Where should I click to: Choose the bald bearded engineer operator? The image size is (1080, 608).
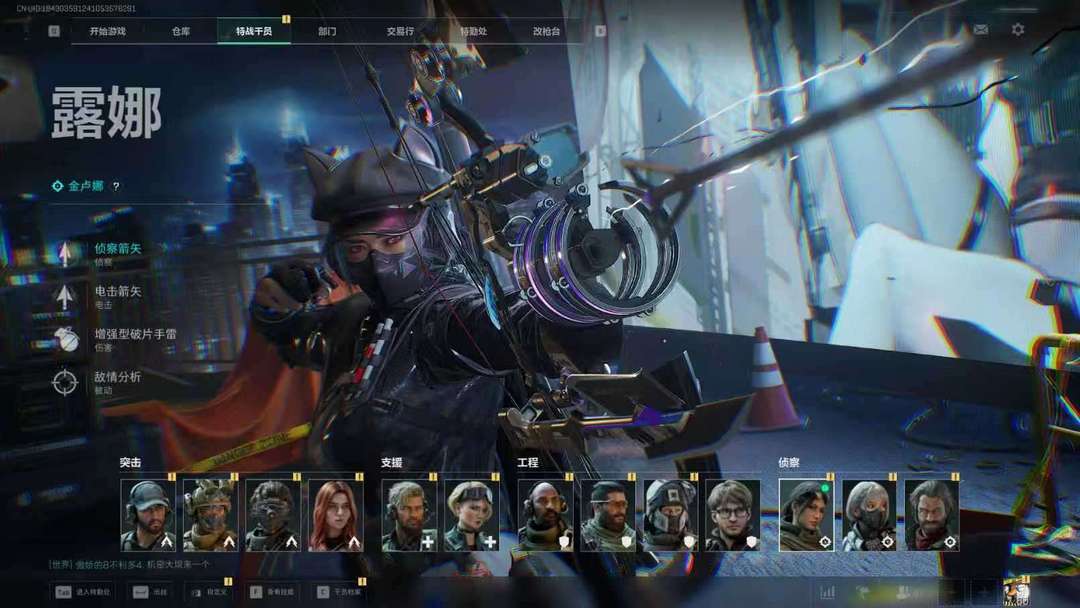pyautogui.click(x=544, y=515)
